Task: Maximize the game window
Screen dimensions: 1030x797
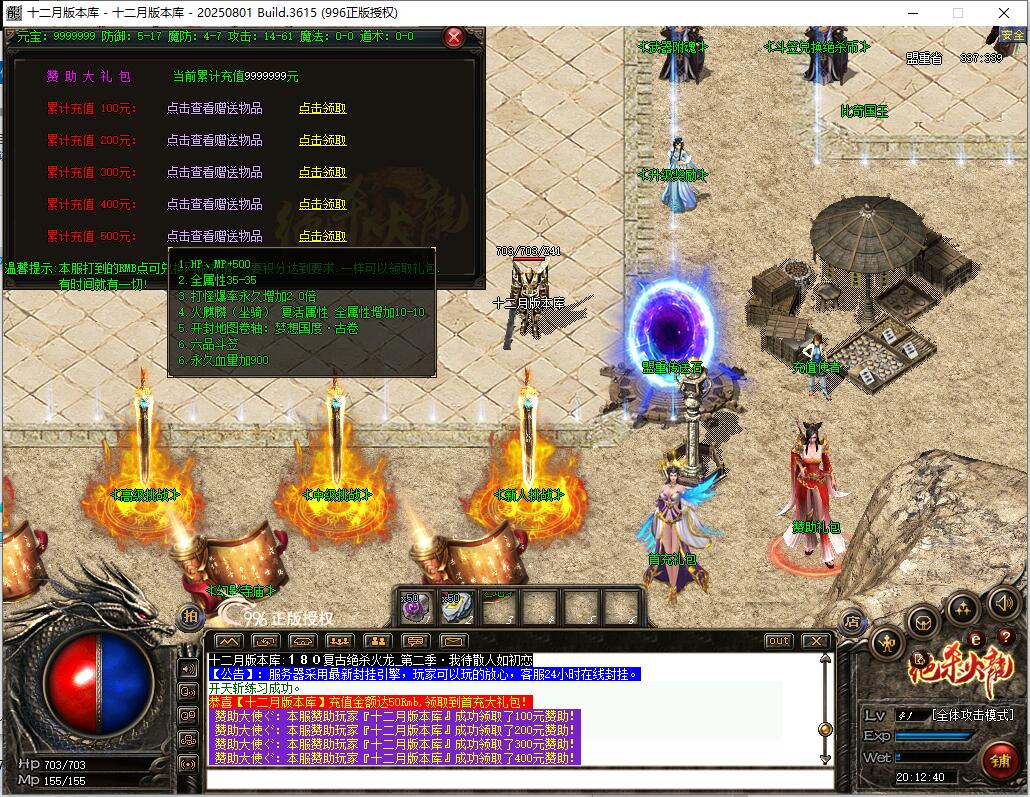Action: click(957, 13)
